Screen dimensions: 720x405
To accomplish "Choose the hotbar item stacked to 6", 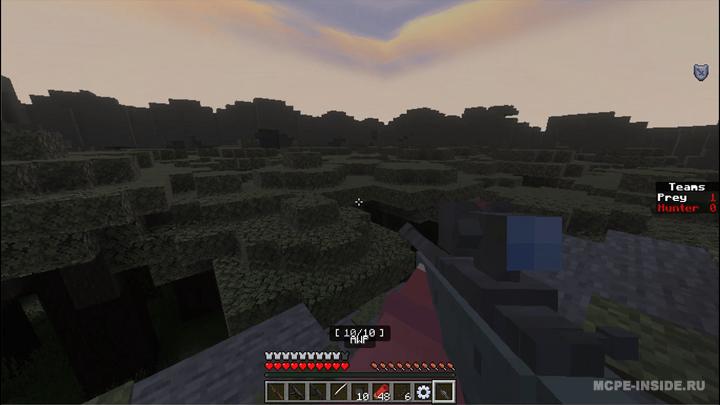I will [x=402, y=392].
